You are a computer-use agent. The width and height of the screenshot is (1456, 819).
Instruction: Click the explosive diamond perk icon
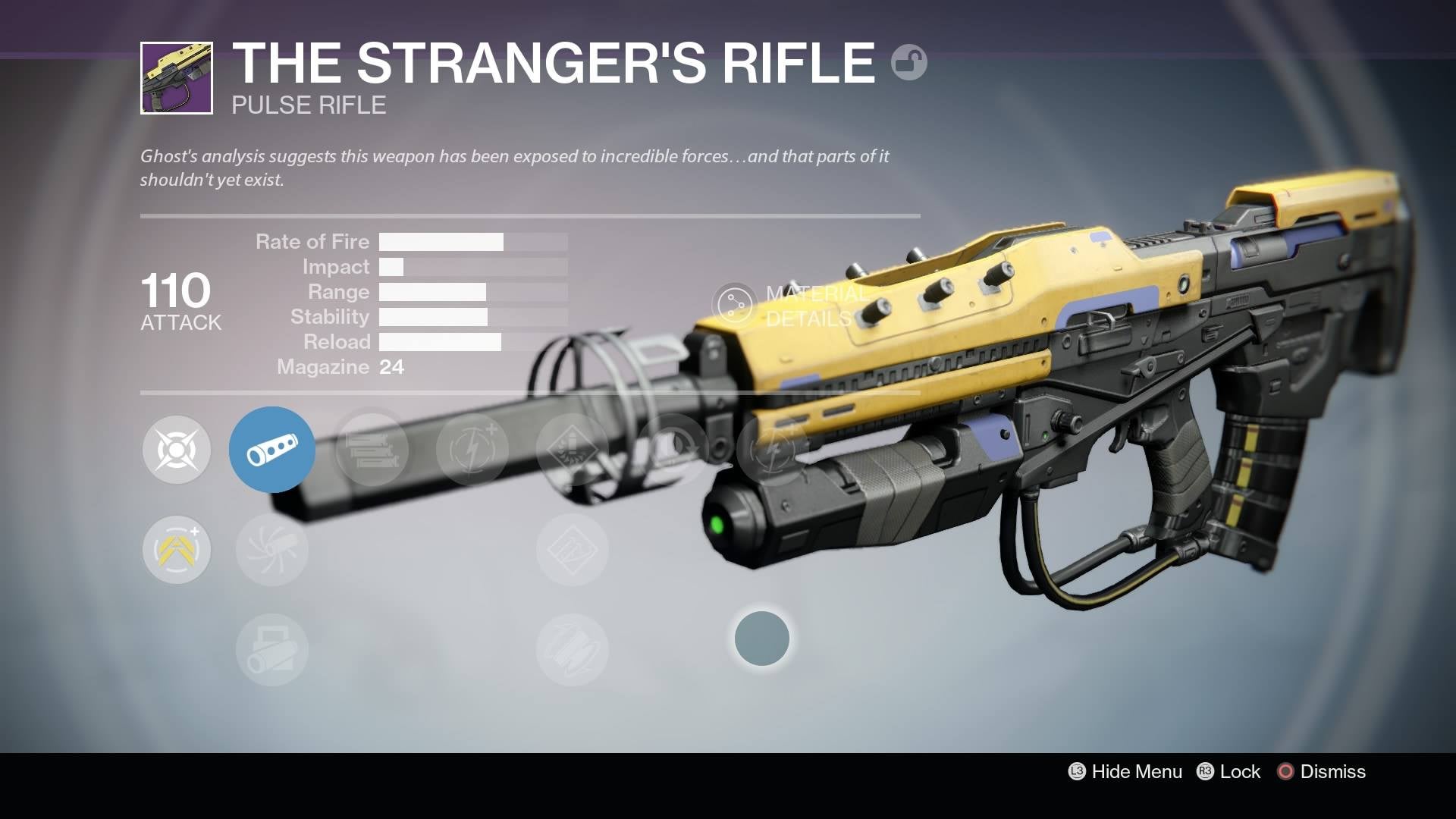[x=573, y=449]
